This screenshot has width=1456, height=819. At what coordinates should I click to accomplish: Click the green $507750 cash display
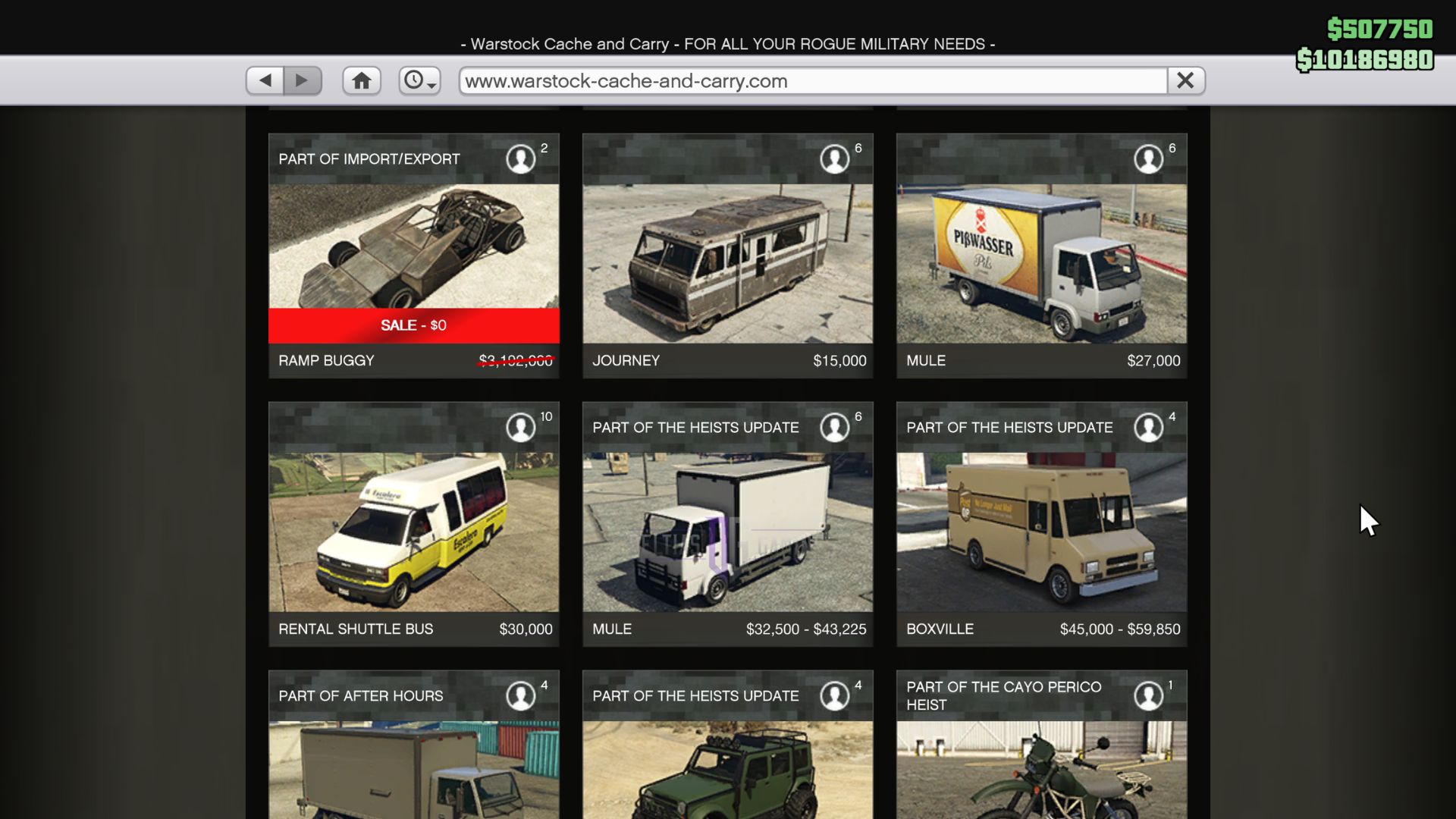pos(1379,29)
